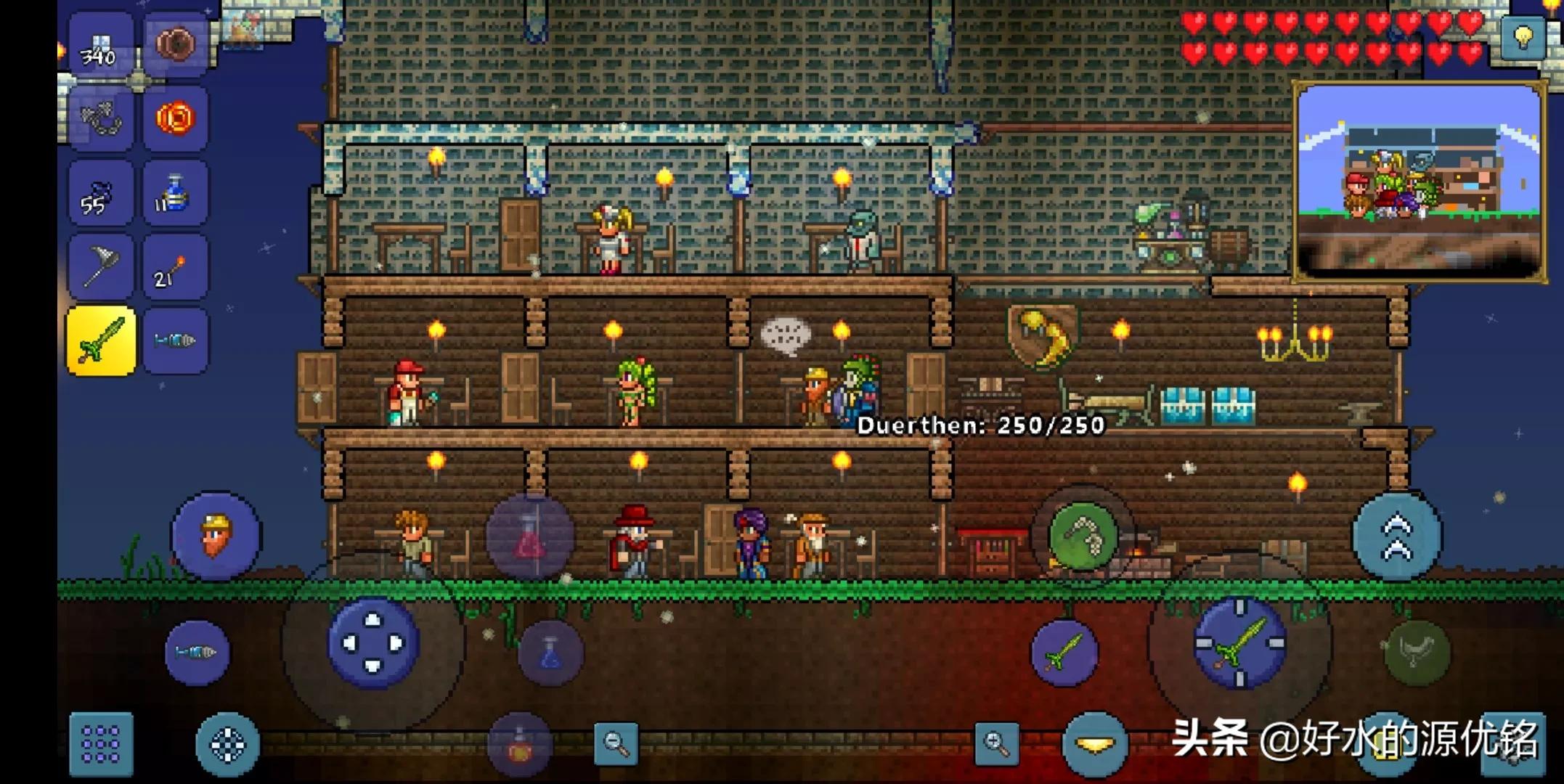Select the green Blade of Grass hotbar slot

click(101, 340)
